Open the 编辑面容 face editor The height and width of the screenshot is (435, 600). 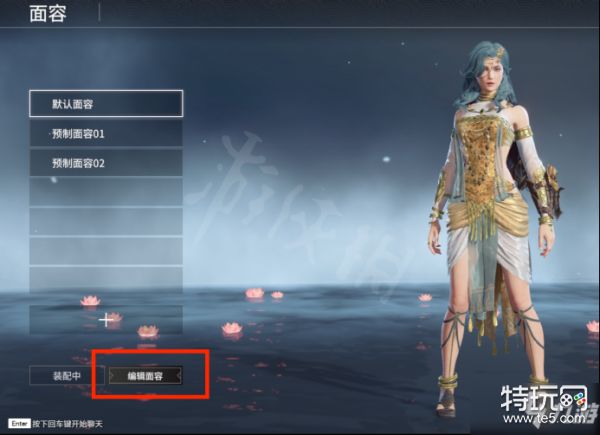pyautogui.click(x=145, y=375)
